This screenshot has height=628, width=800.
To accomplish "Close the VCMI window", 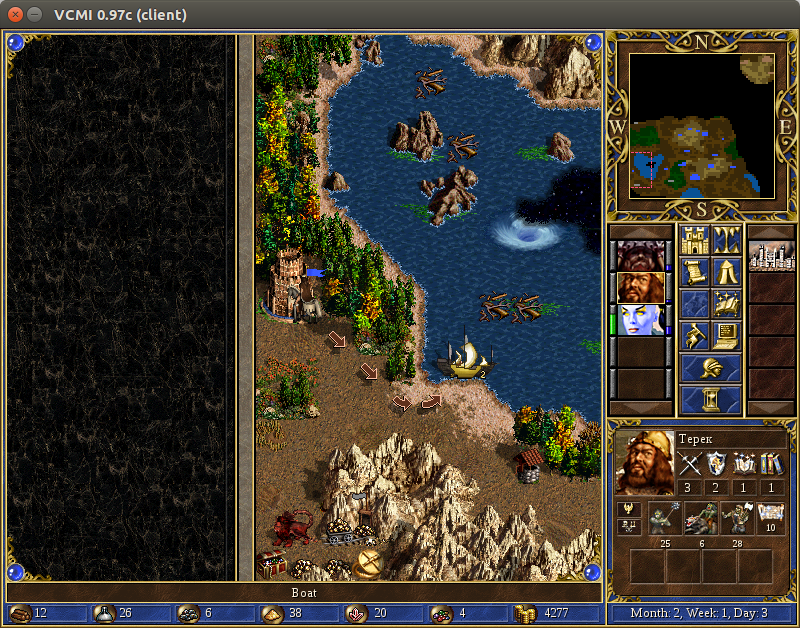I will [x=14, y=14].
